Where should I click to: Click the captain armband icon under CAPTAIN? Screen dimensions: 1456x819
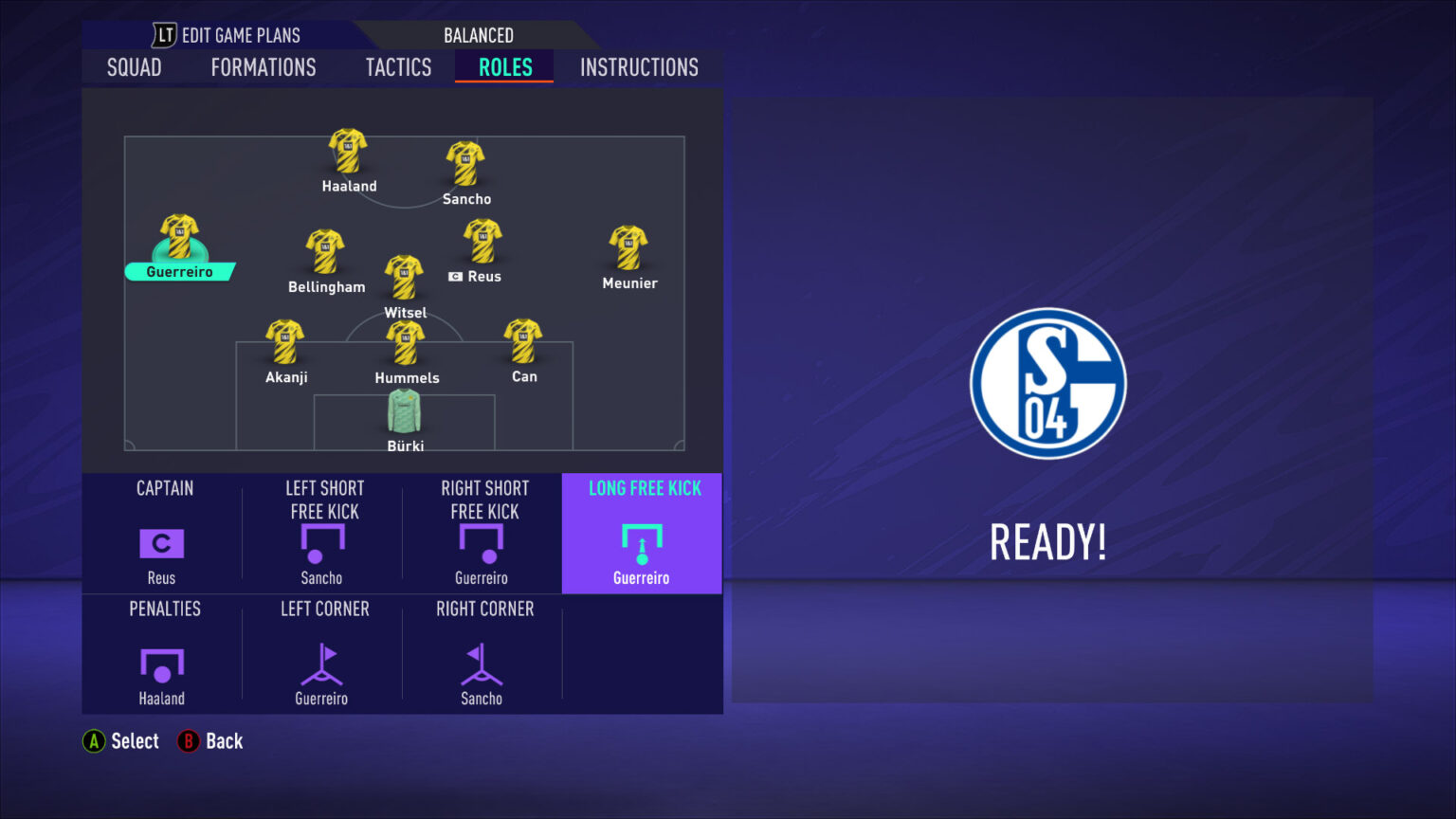point(160,542)
